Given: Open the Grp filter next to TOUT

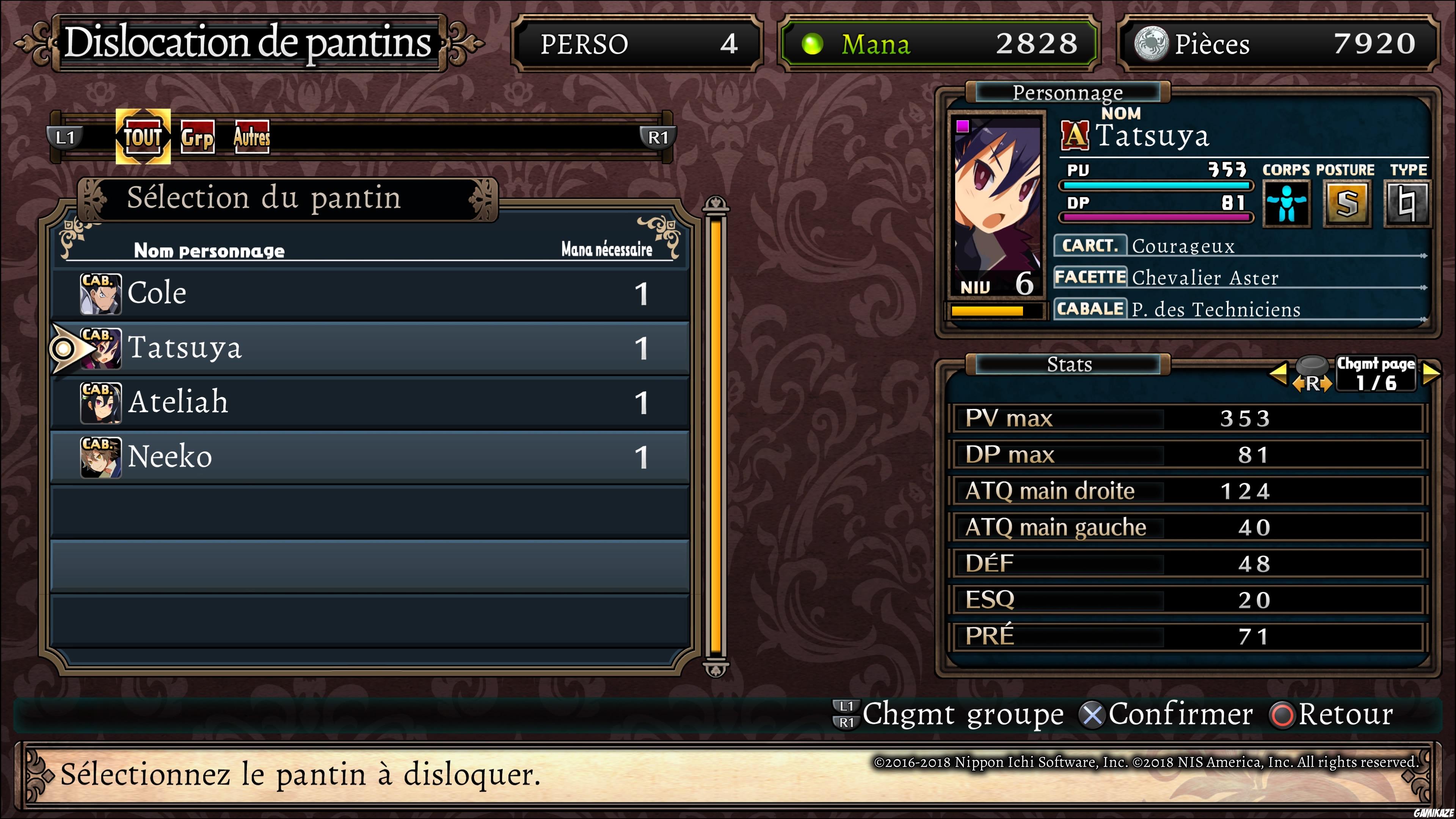Looking at the screenshot, I should click(197, 137).
